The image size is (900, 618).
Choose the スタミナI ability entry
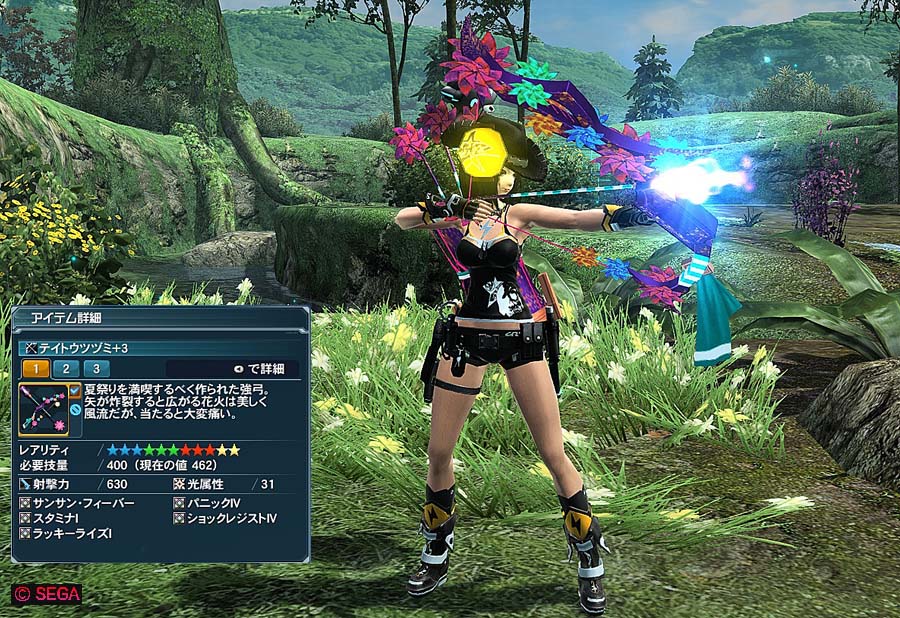coord(62,519)
